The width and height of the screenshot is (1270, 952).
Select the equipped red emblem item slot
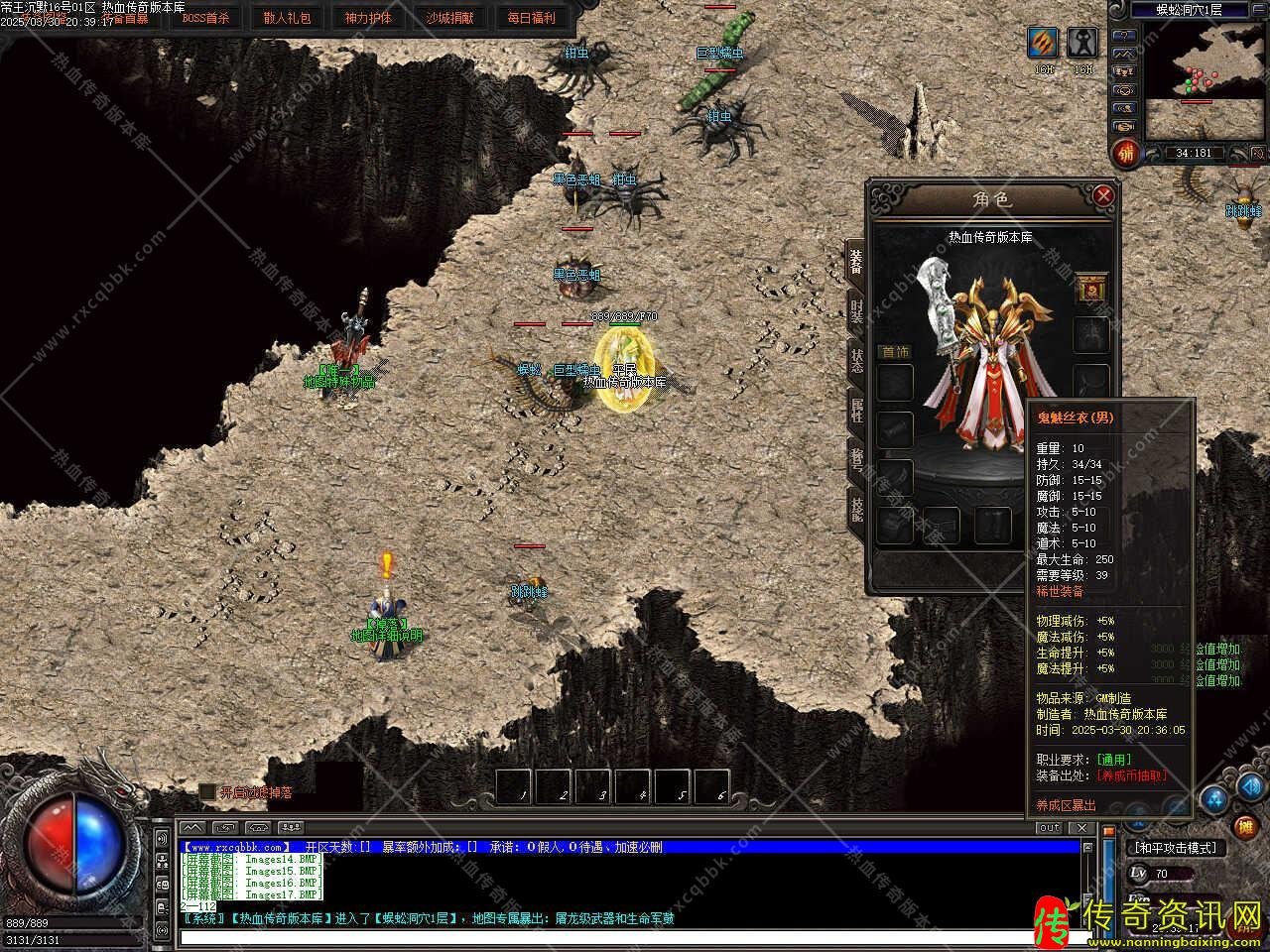tap(1092, 289)
